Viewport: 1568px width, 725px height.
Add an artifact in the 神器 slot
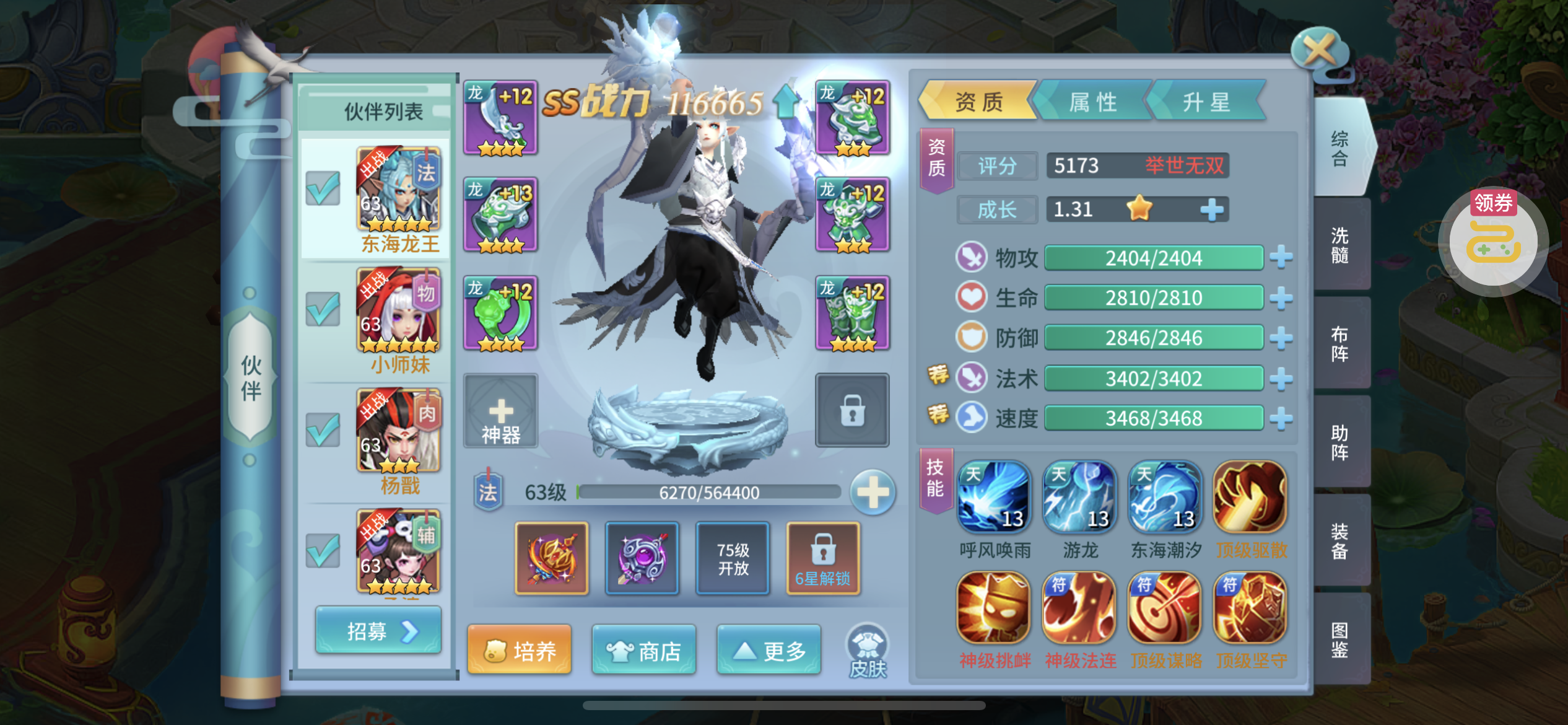(x=500, y=411)
